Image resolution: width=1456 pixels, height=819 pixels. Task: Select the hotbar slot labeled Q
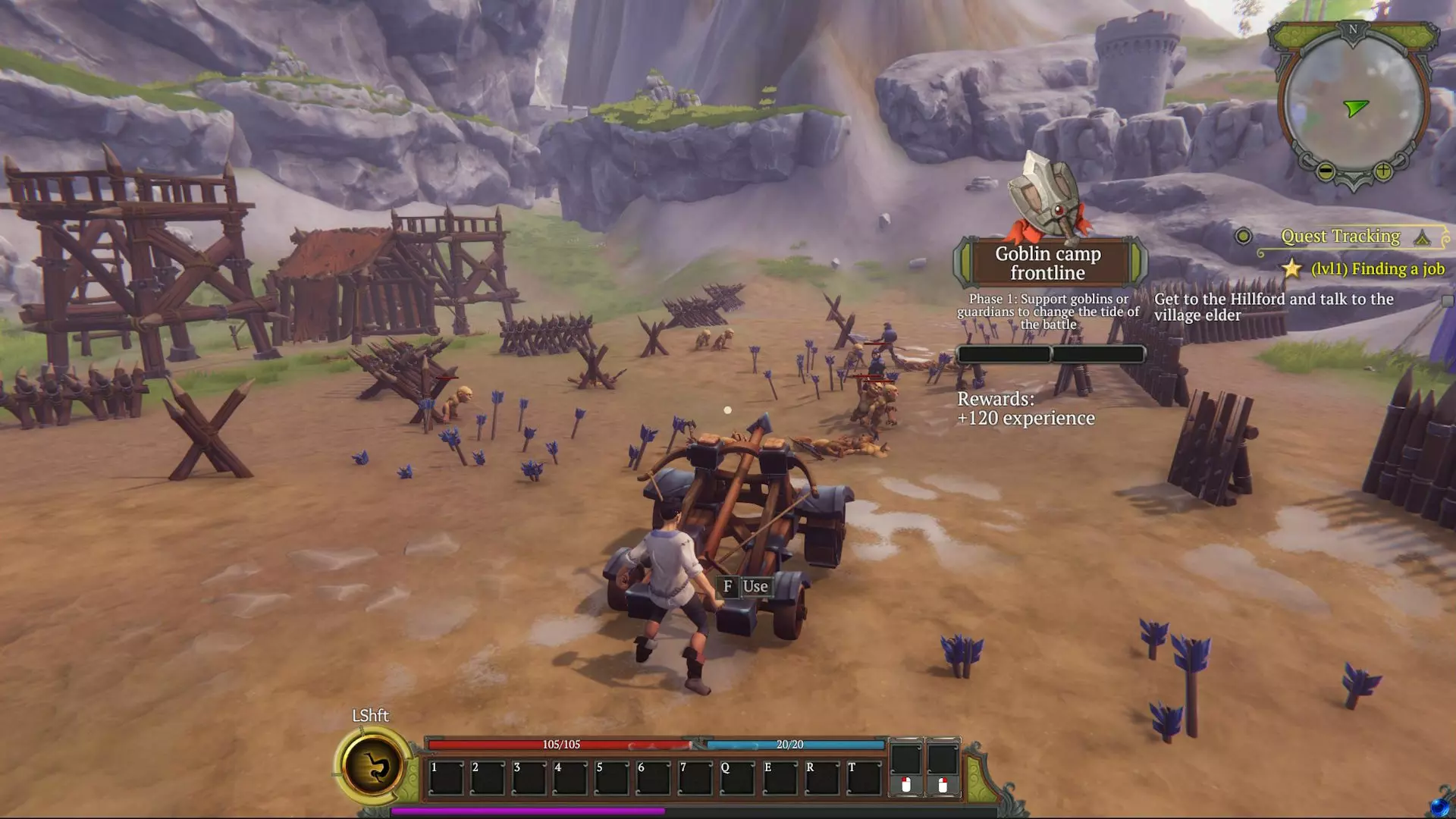(736, 778)
